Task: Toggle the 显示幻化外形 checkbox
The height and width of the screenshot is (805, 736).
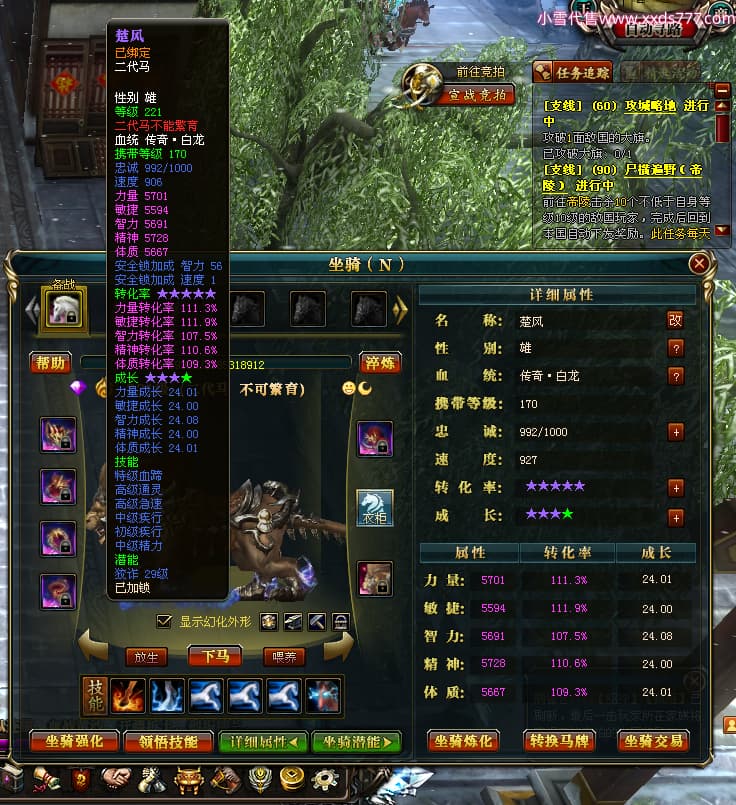Action: pos(165,621)
